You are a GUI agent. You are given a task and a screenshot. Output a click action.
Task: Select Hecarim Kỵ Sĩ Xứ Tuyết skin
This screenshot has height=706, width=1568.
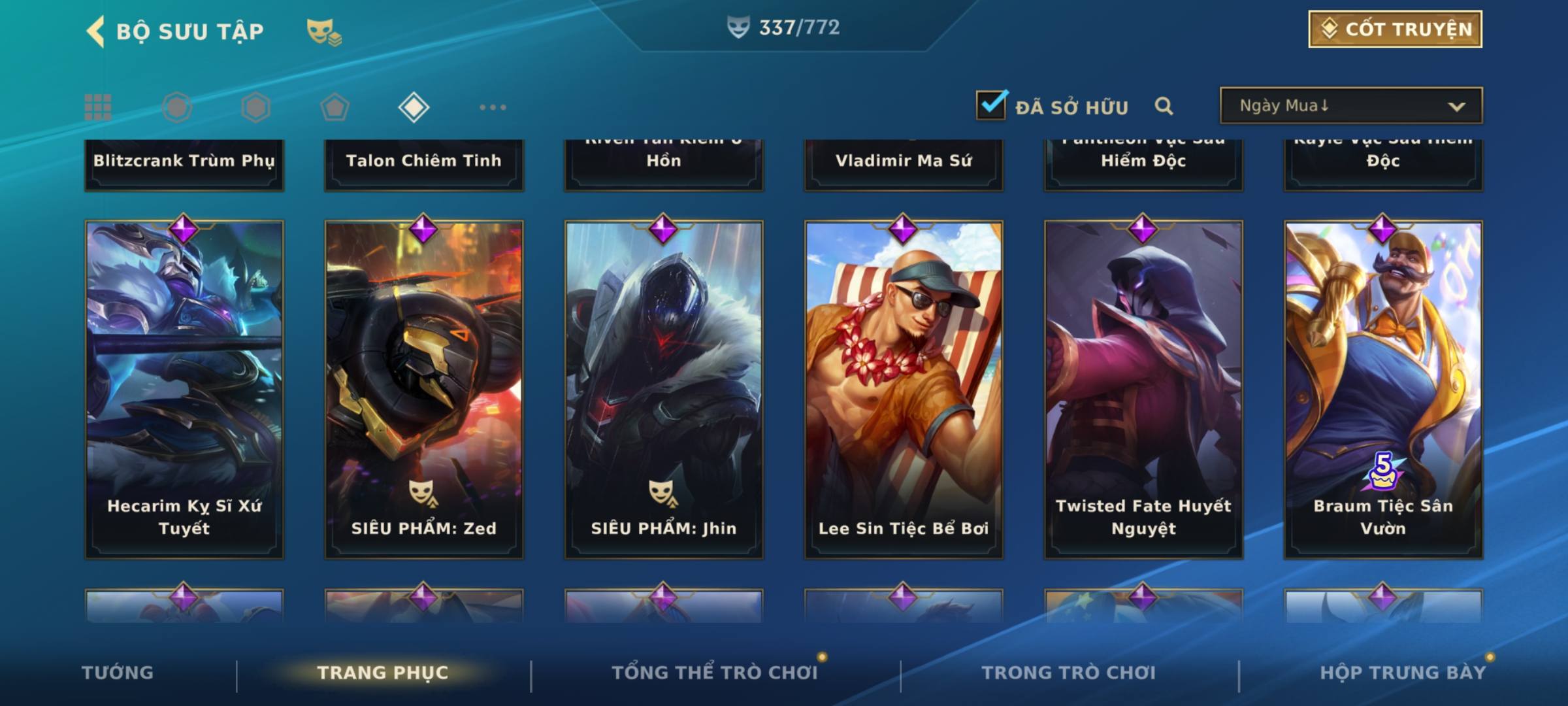[x=184, y=389]
